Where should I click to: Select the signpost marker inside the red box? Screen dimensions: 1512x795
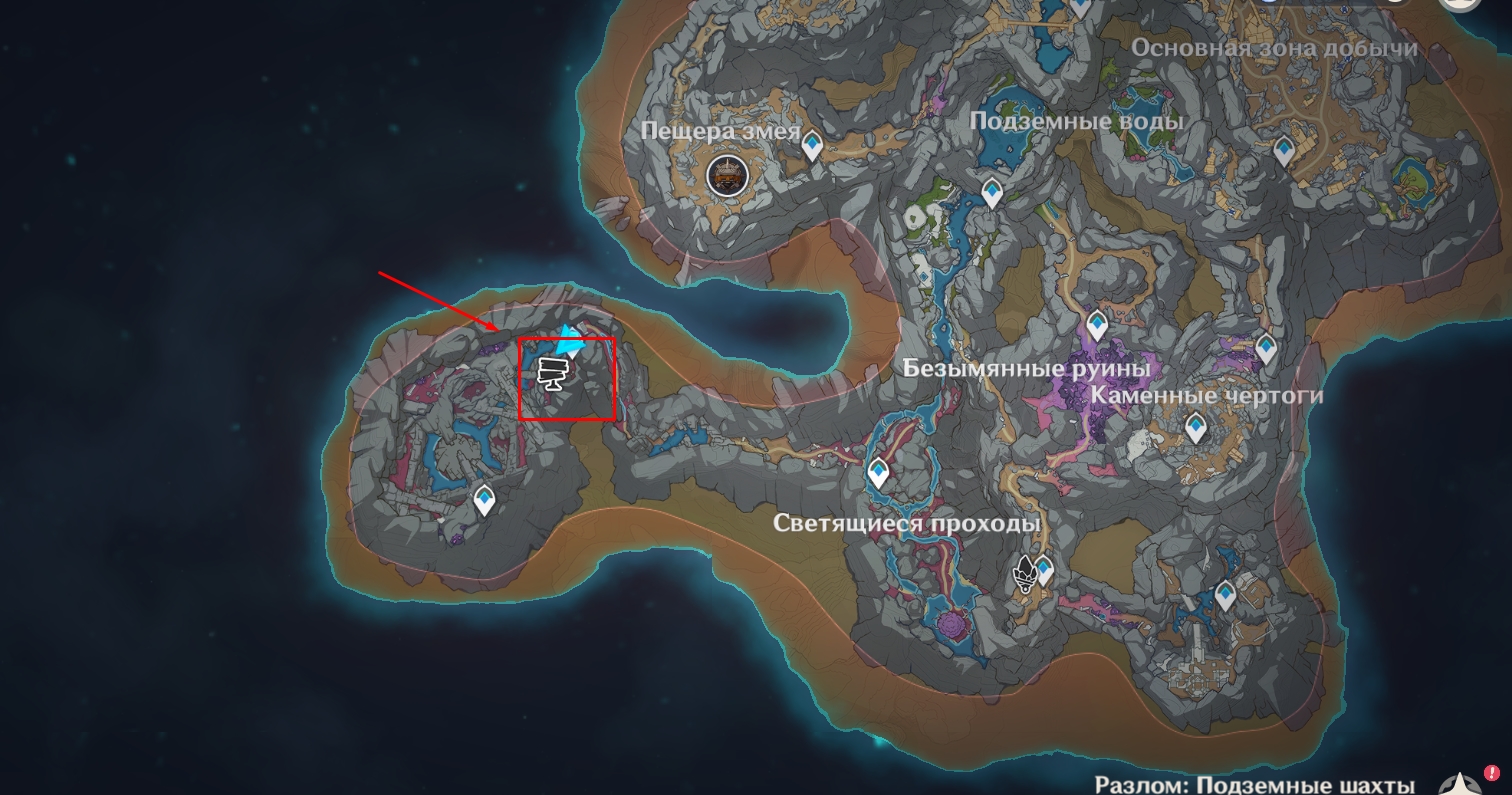552,372
